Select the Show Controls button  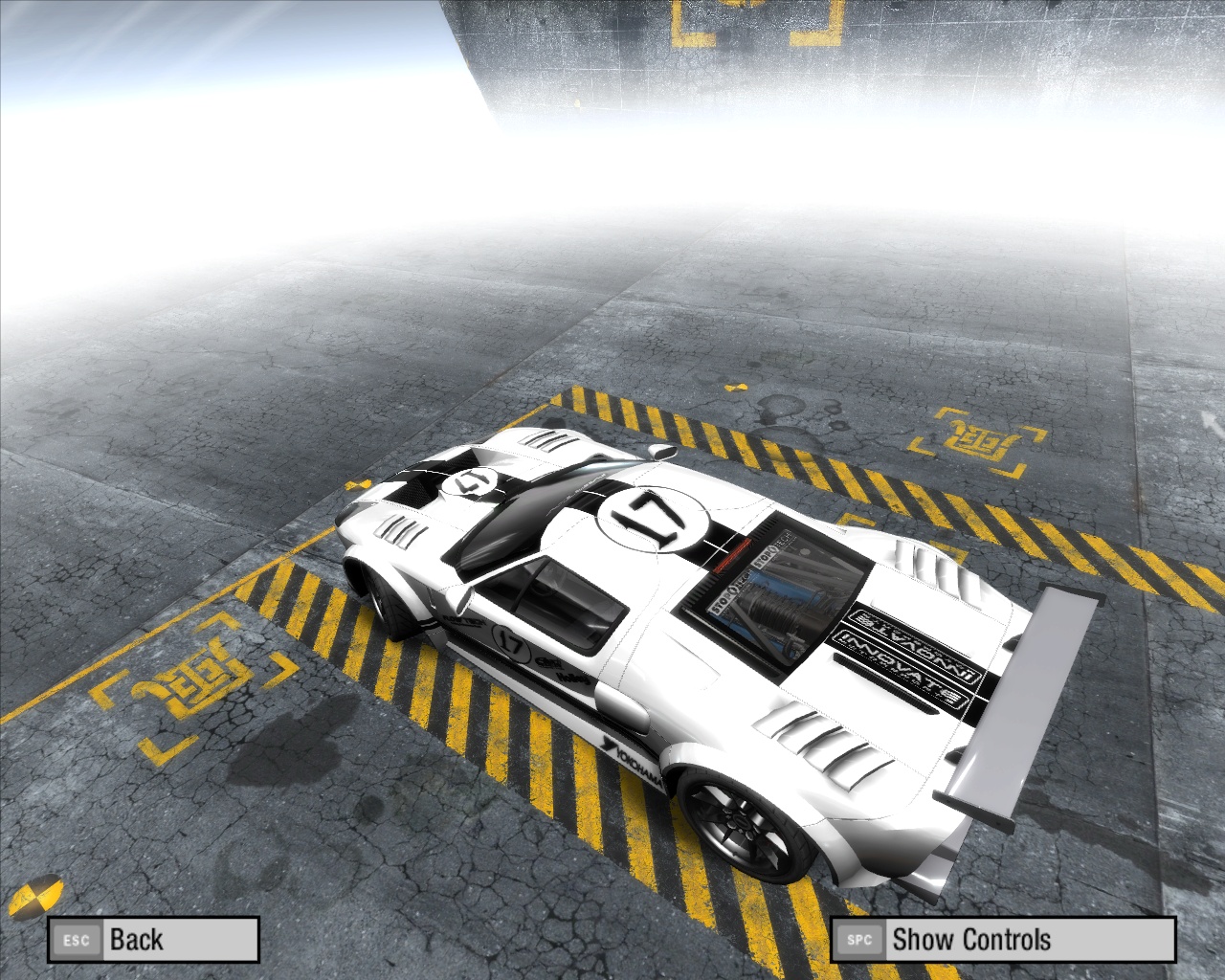[1002, 940]
